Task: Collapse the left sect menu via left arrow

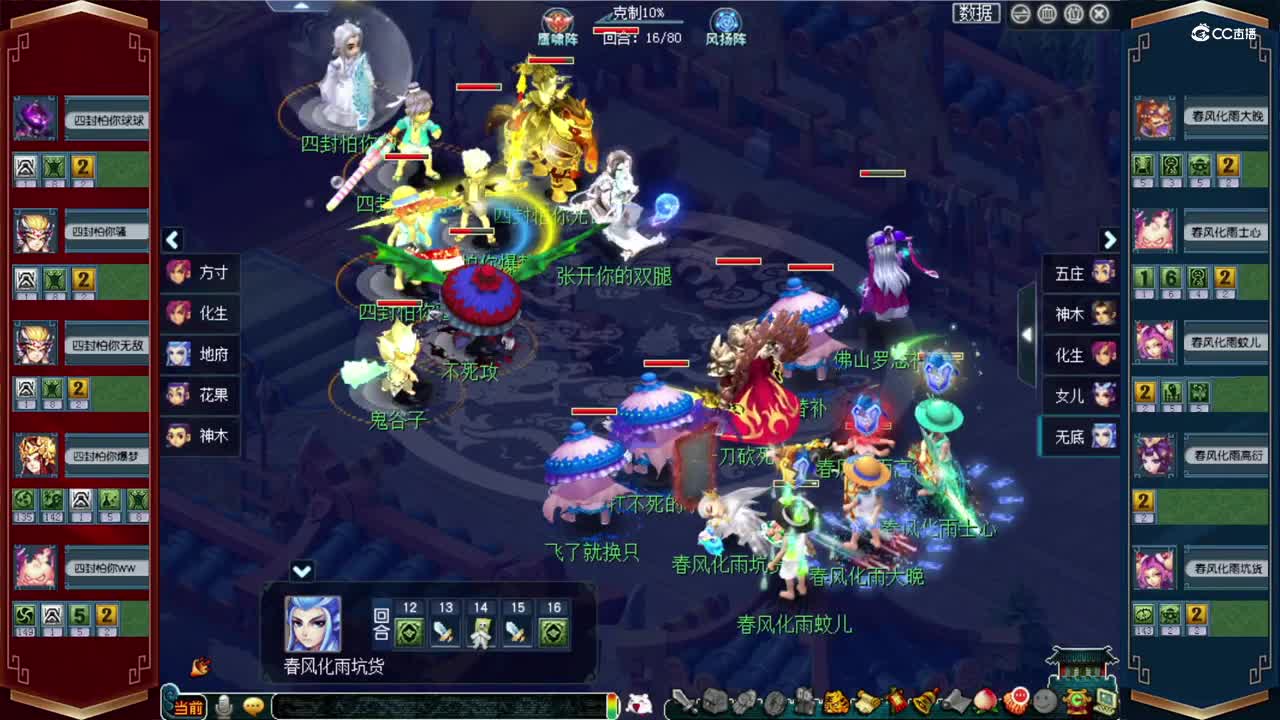Action: coord(172,241)
